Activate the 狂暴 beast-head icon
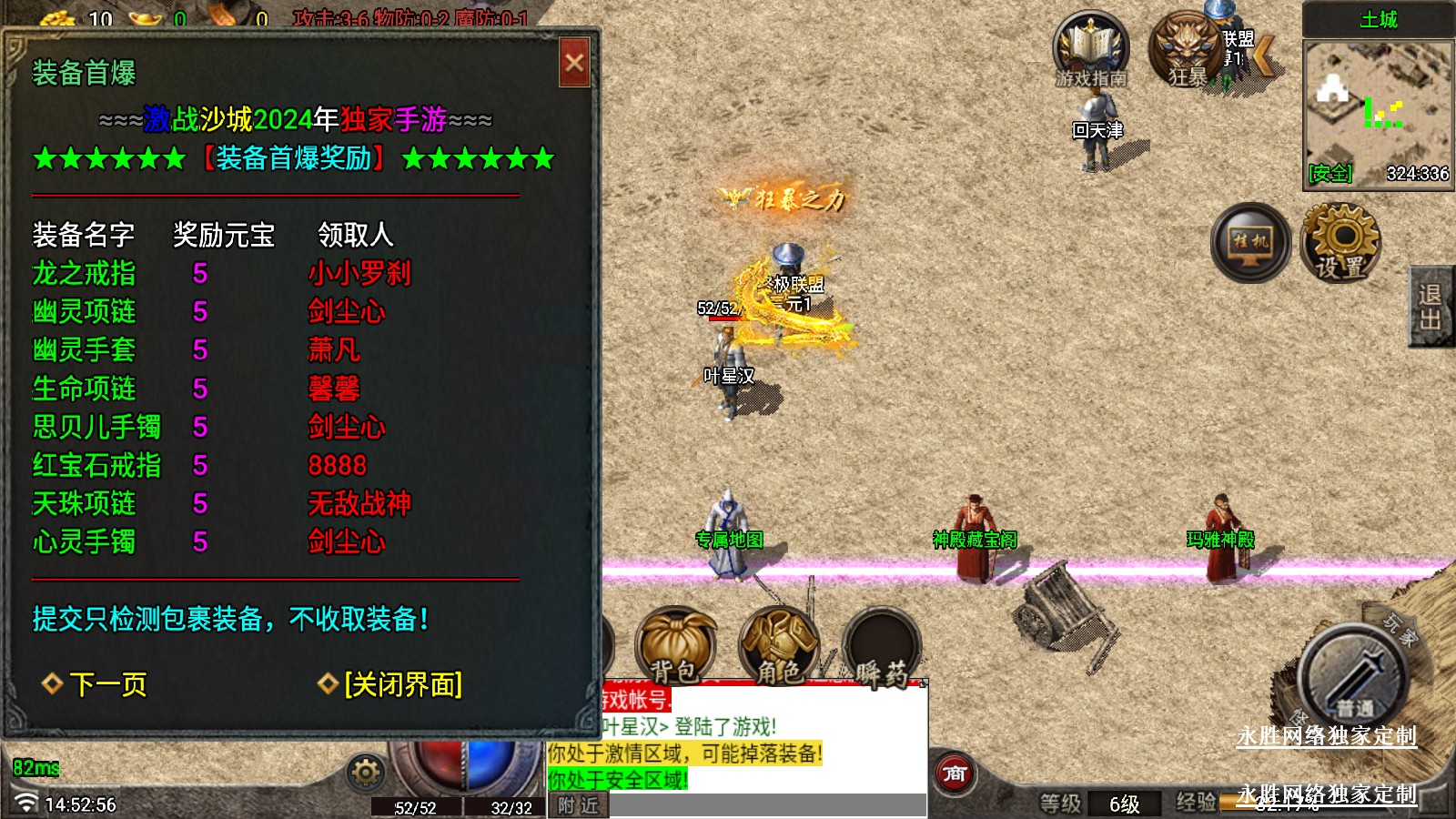This screenshot has width=1456, height=819. pyautogui.click(x=1186, y=50)
